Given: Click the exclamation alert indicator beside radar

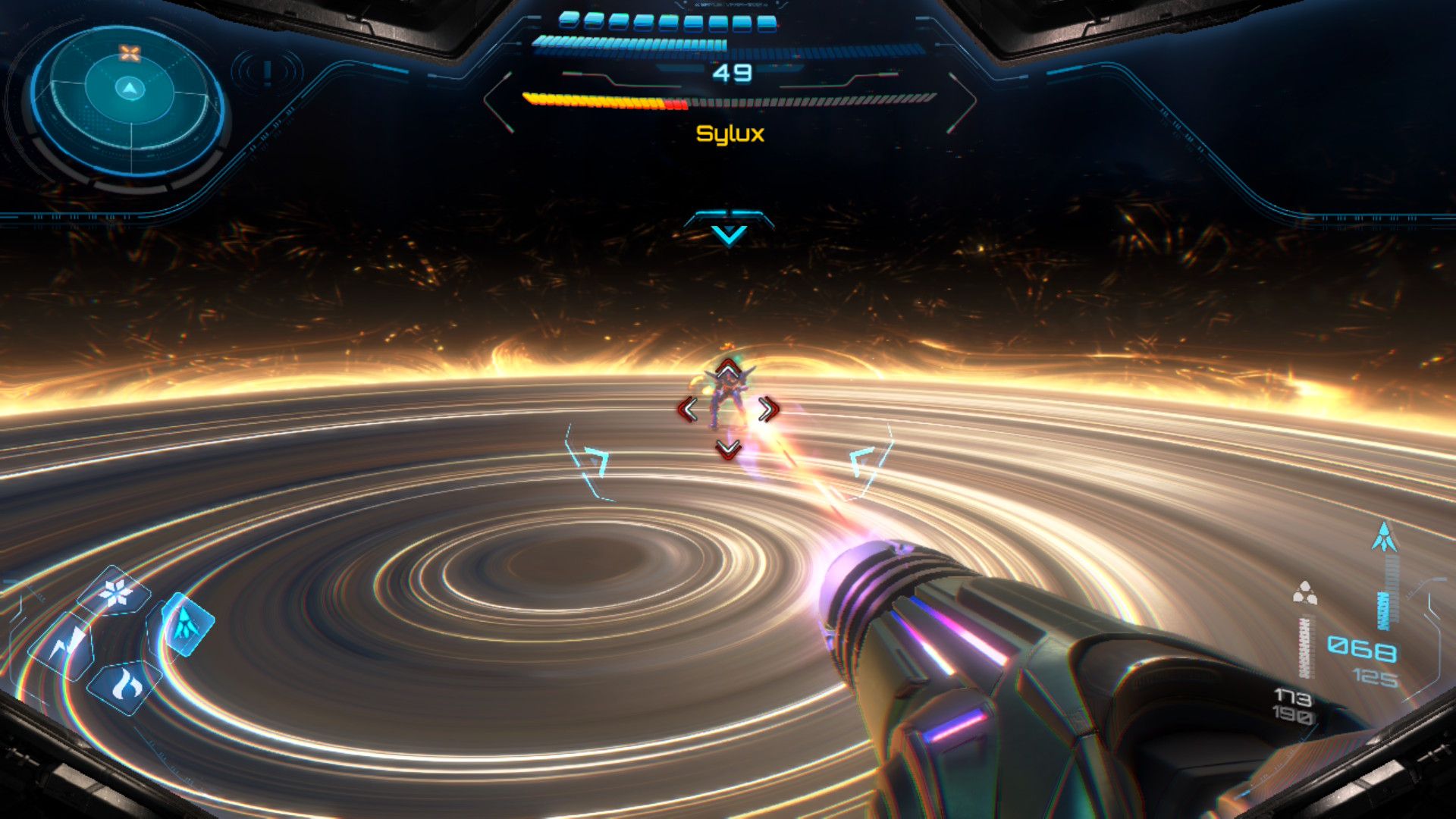Looking at the screenshot, I should [267, 72].
